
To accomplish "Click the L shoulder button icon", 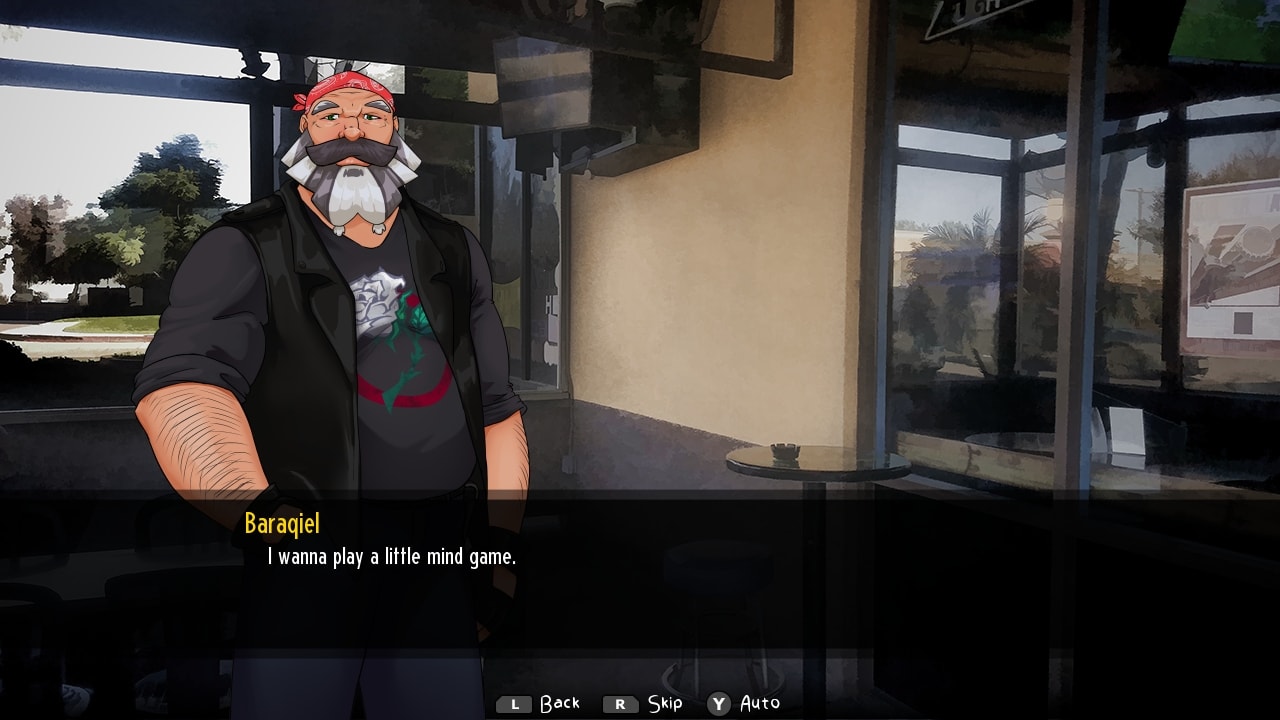I will pos(513,704).
